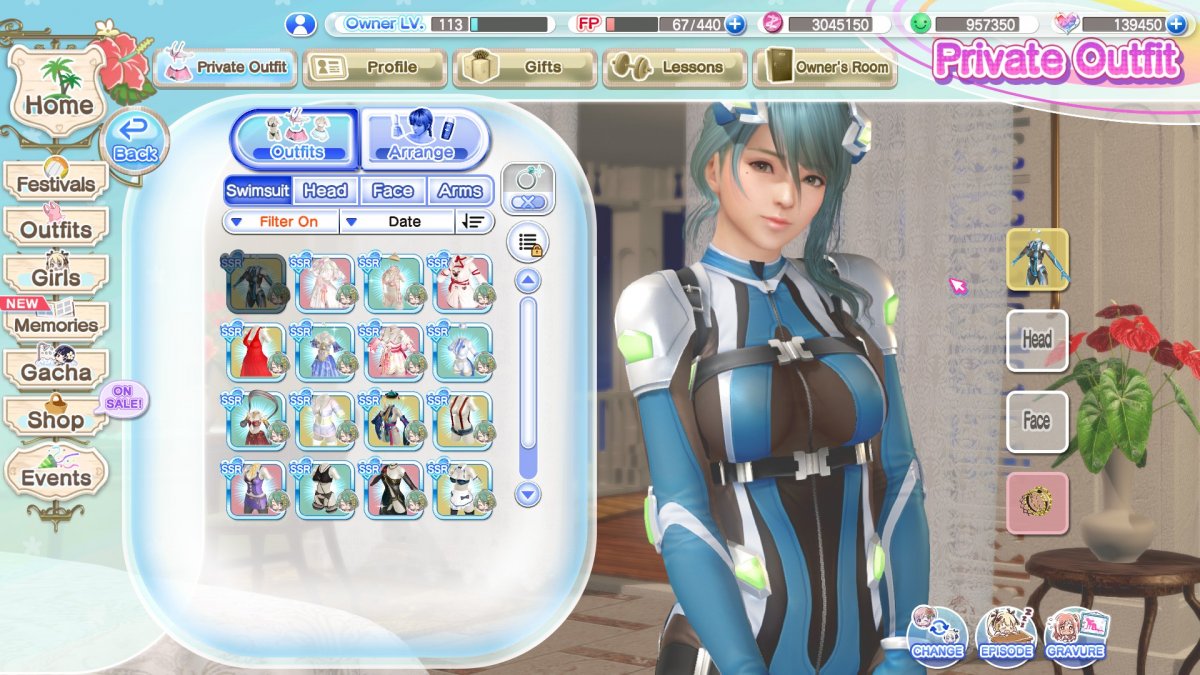Show the Arms accessory category
This screenshot has width=1200, height=675.
pos(460,190)
